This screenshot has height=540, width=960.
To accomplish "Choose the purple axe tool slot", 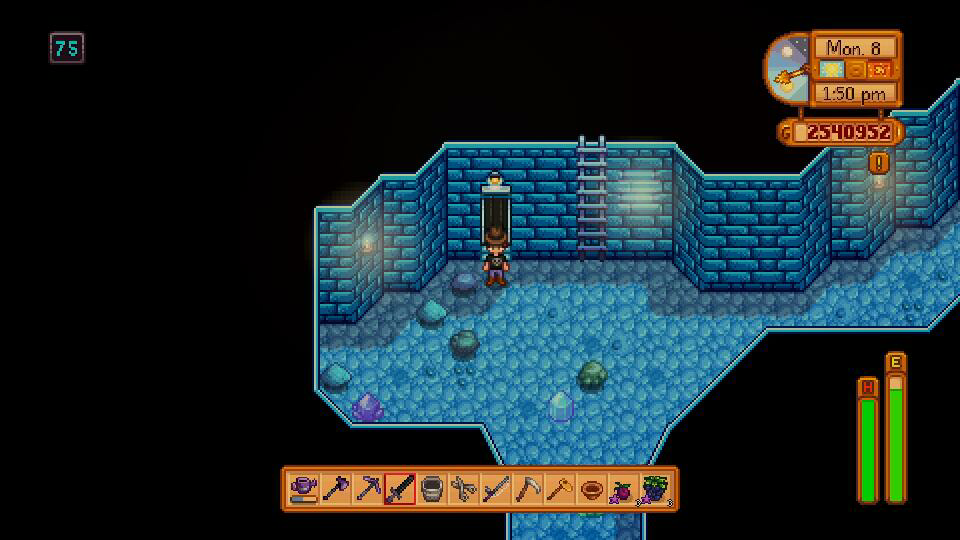I will (x=336, y=489).
